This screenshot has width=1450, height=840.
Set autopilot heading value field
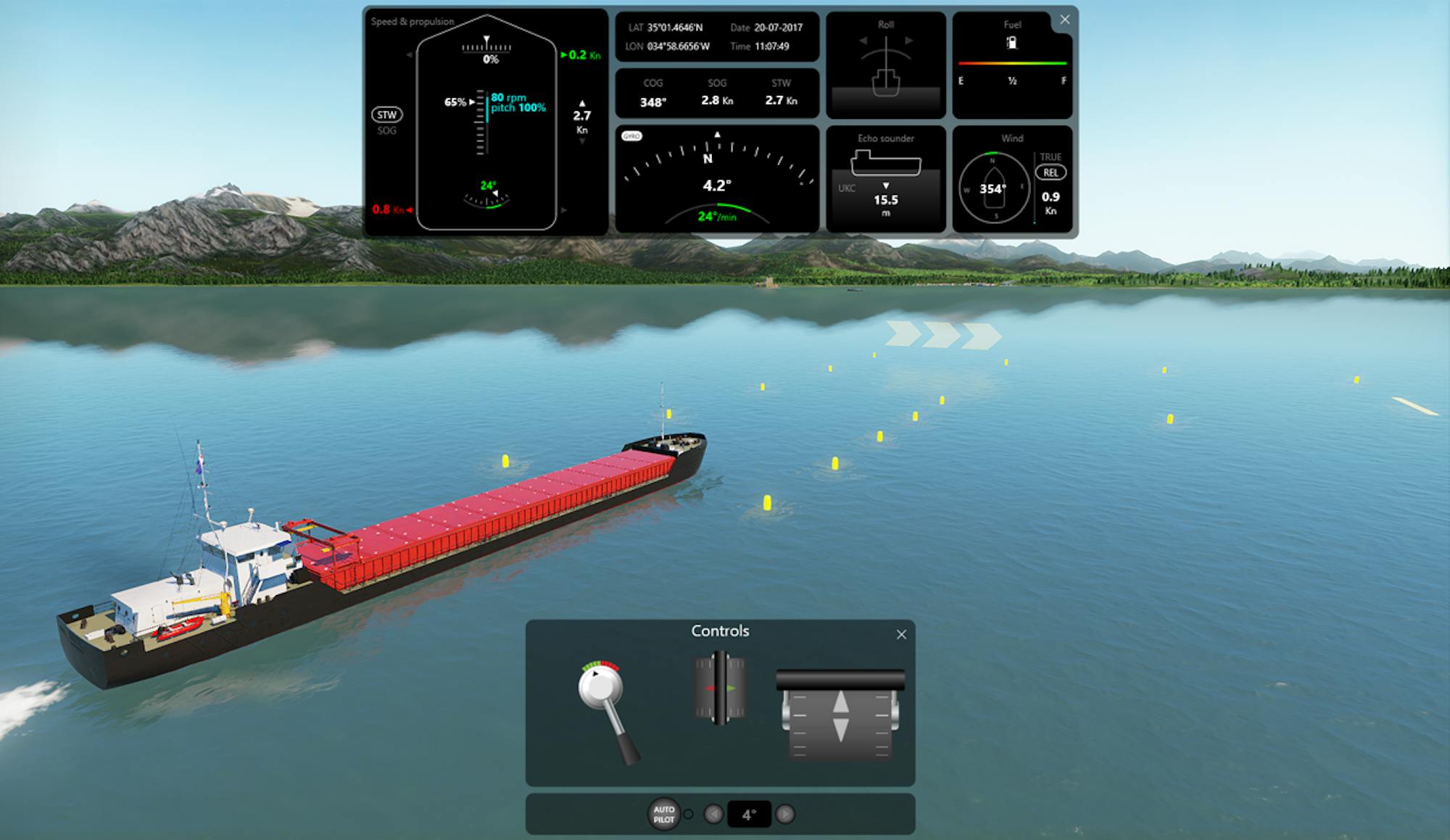[x=749, y=815]
